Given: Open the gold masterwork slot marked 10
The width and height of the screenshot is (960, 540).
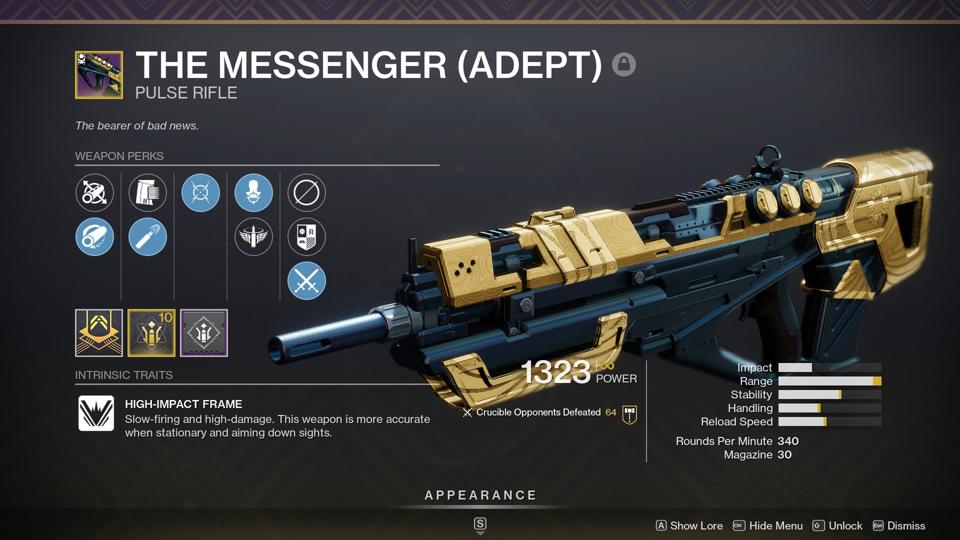Looking at the screenshot, I should click(x=151, y=333).
